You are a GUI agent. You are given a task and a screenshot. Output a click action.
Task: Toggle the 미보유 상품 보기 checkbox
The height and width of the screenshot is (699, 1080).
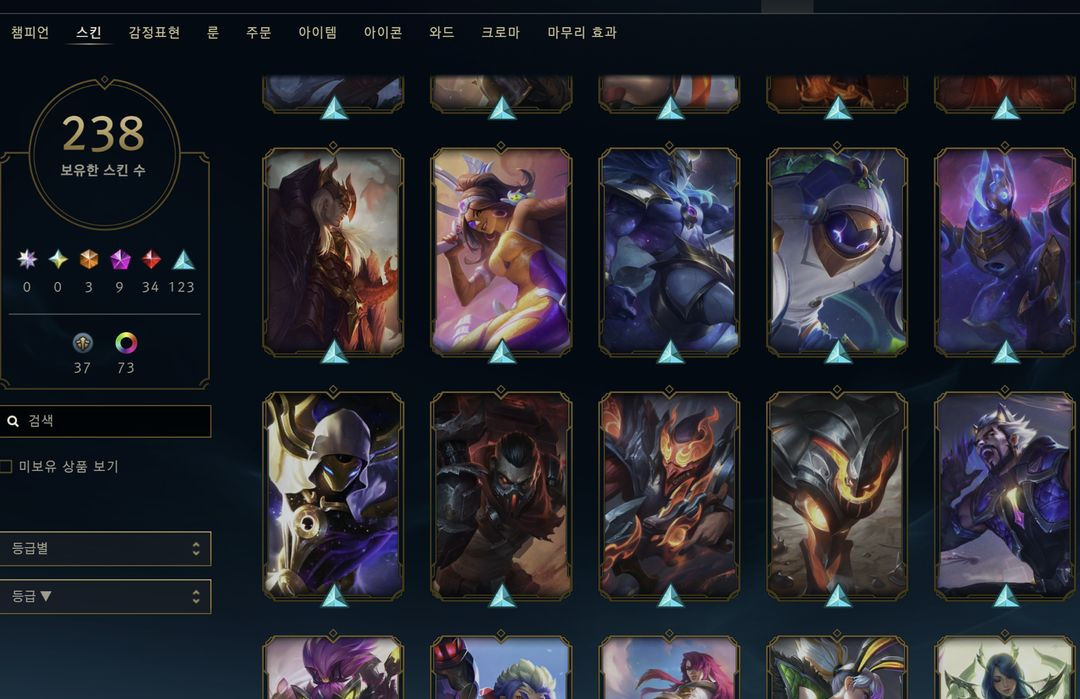point(6,467)
